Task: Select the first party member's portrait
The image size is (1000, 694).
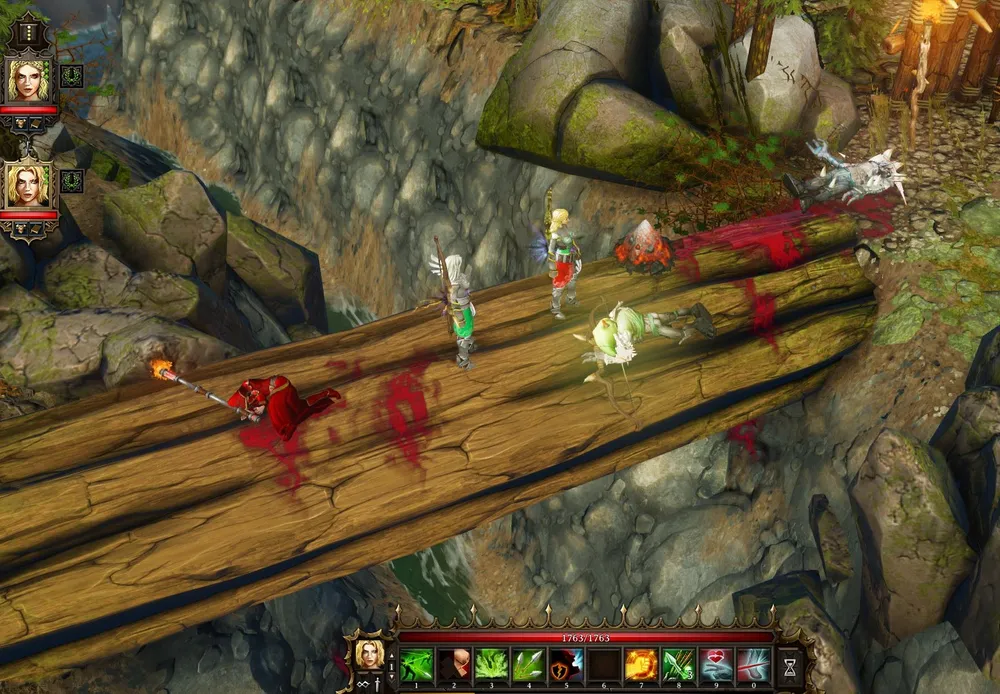Action: click(x=28, y=80)
